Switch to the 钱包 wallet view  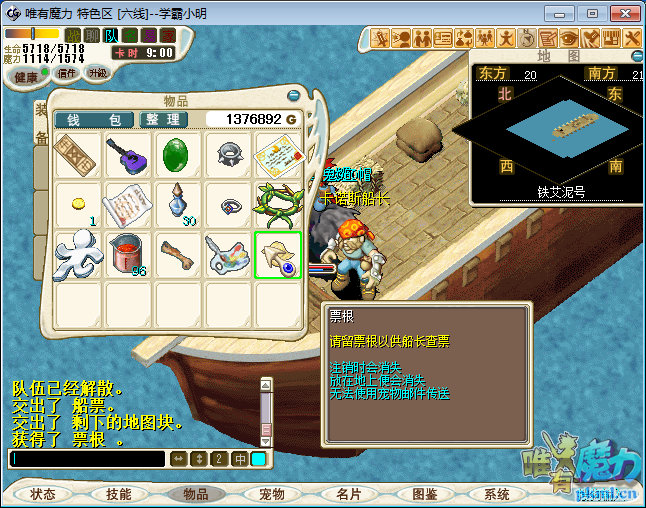pyautogui.click(x=95, y=119)
